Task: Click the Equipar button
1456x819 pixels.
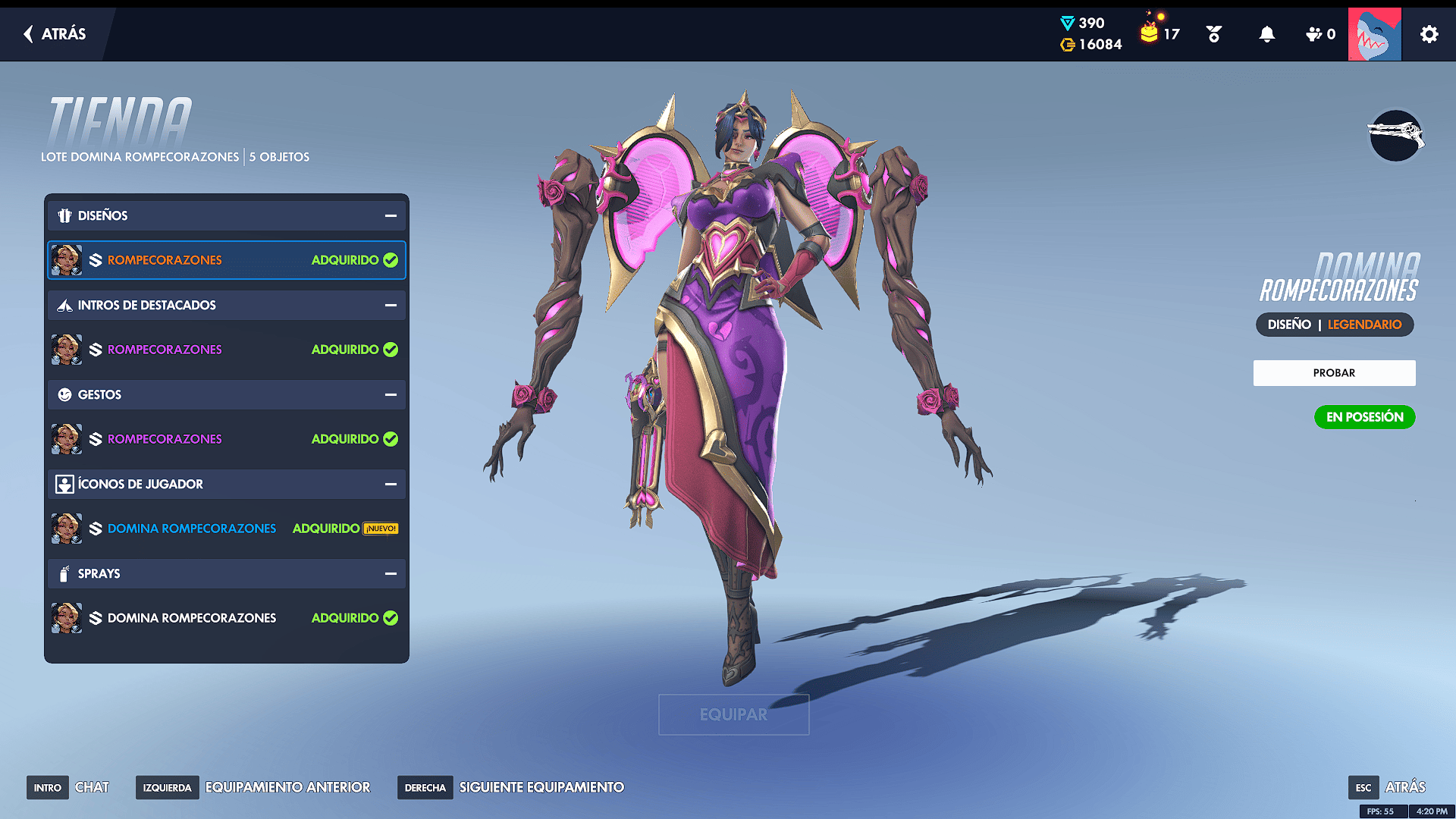Action: coord(733,714)
